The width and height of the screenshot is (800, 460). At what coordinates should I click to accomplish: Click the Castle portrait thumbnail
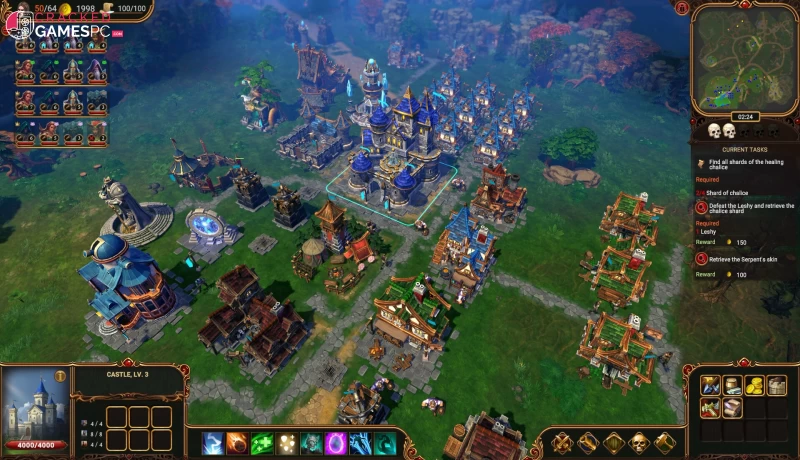pyautogui.click(x=34, y=404)
